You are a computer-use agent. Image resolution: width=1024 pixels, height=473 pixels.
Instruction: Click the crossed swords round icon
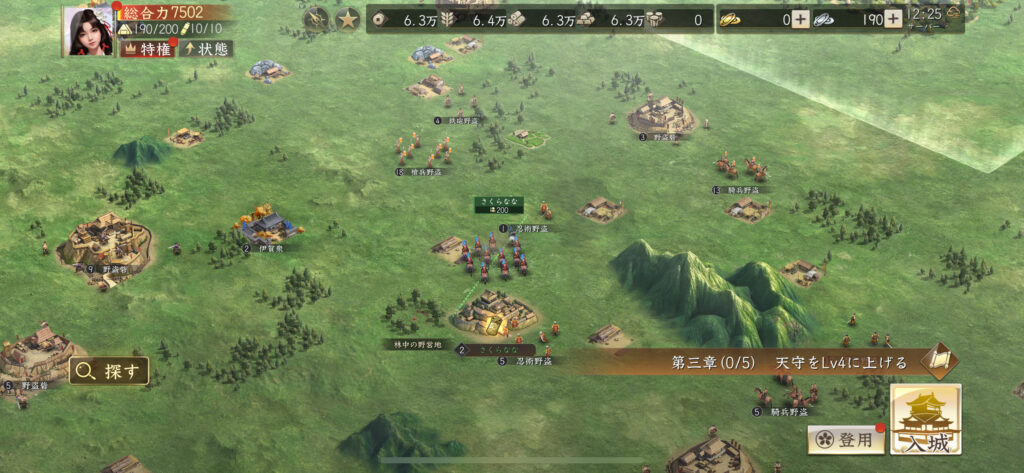(317, 19)
